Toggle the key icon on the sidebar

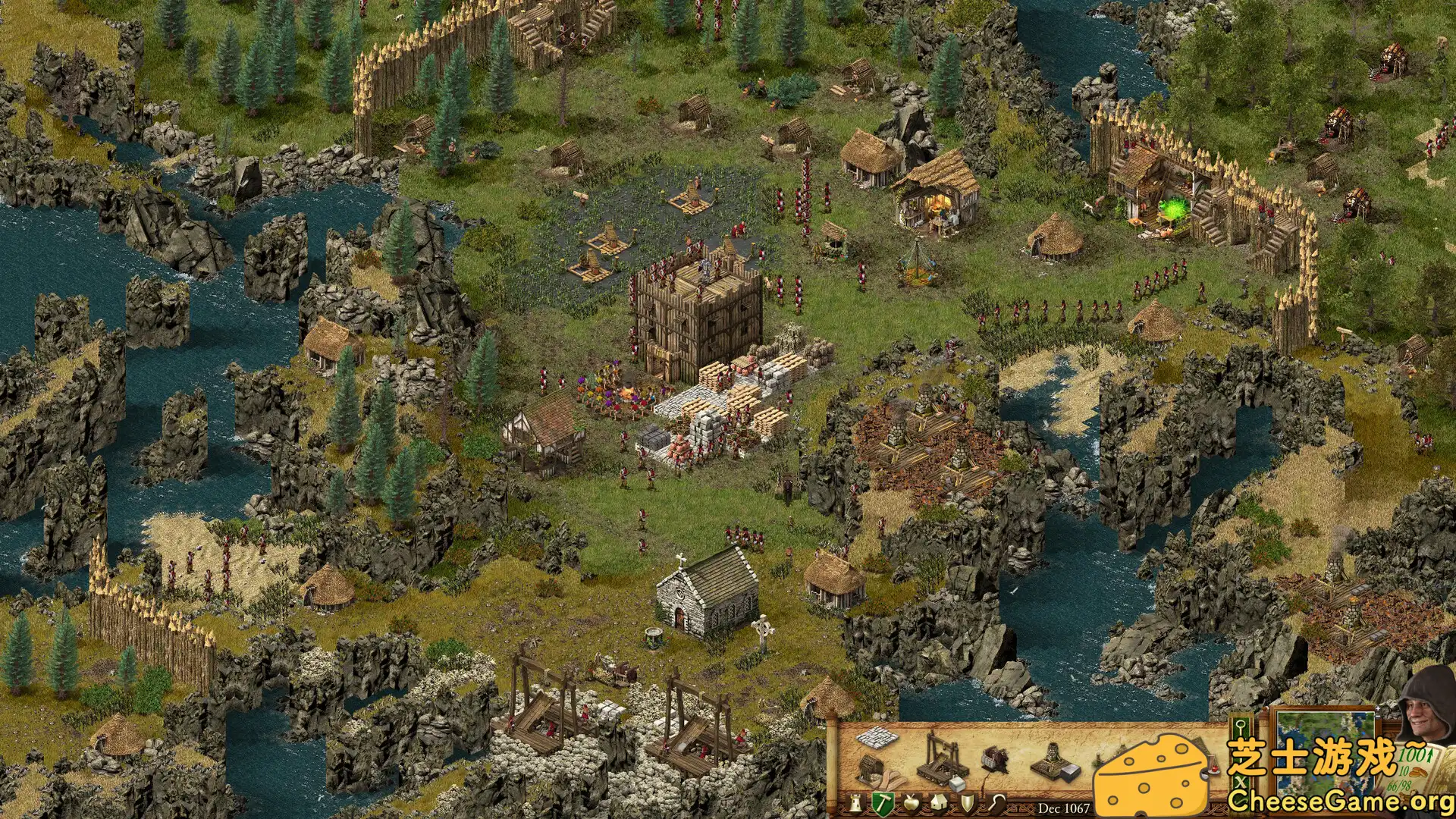click(x=1241, y=726)
